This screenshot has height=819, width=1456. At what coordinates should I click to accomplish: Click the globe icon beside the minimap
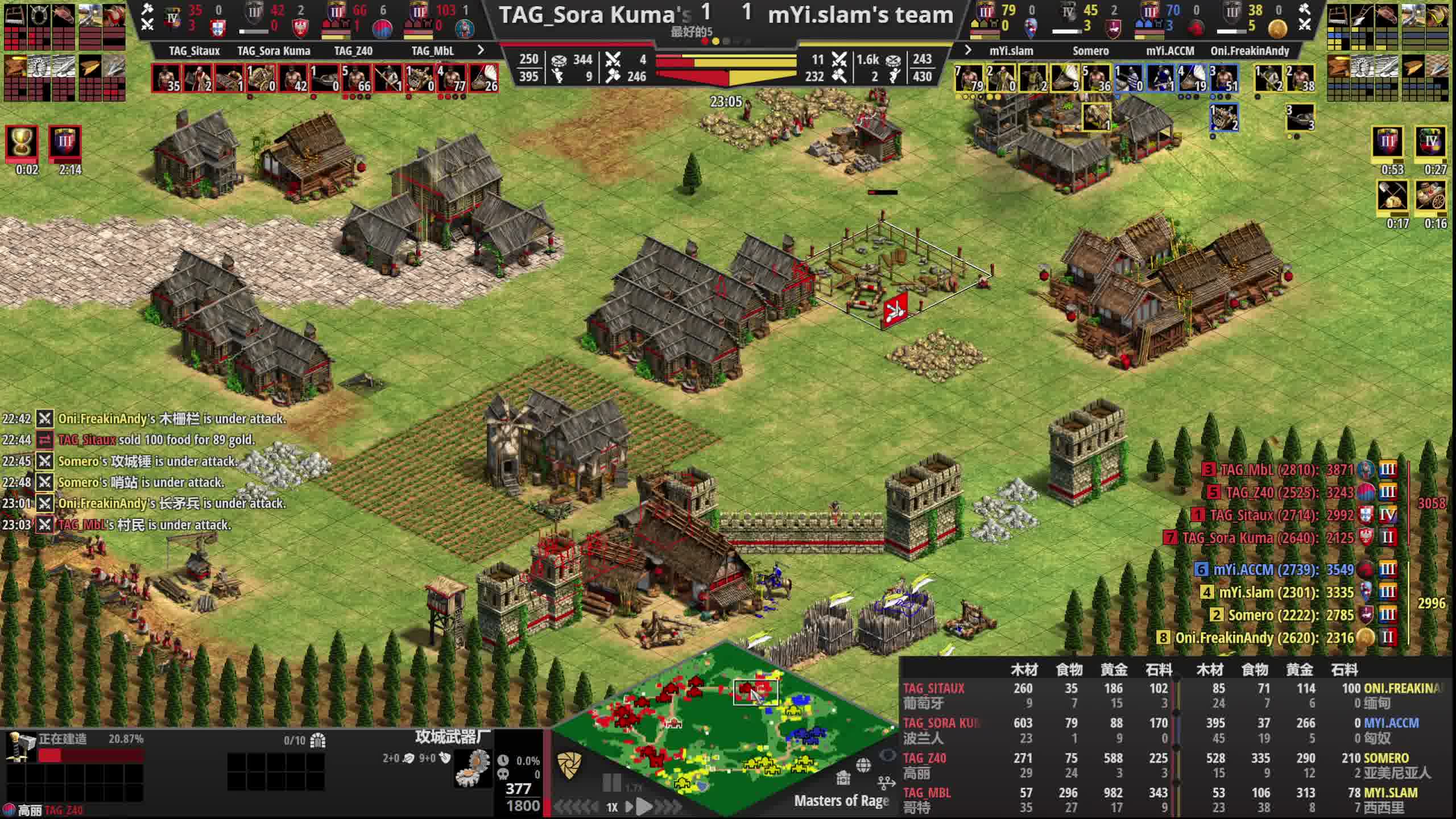tap(863, 766)
